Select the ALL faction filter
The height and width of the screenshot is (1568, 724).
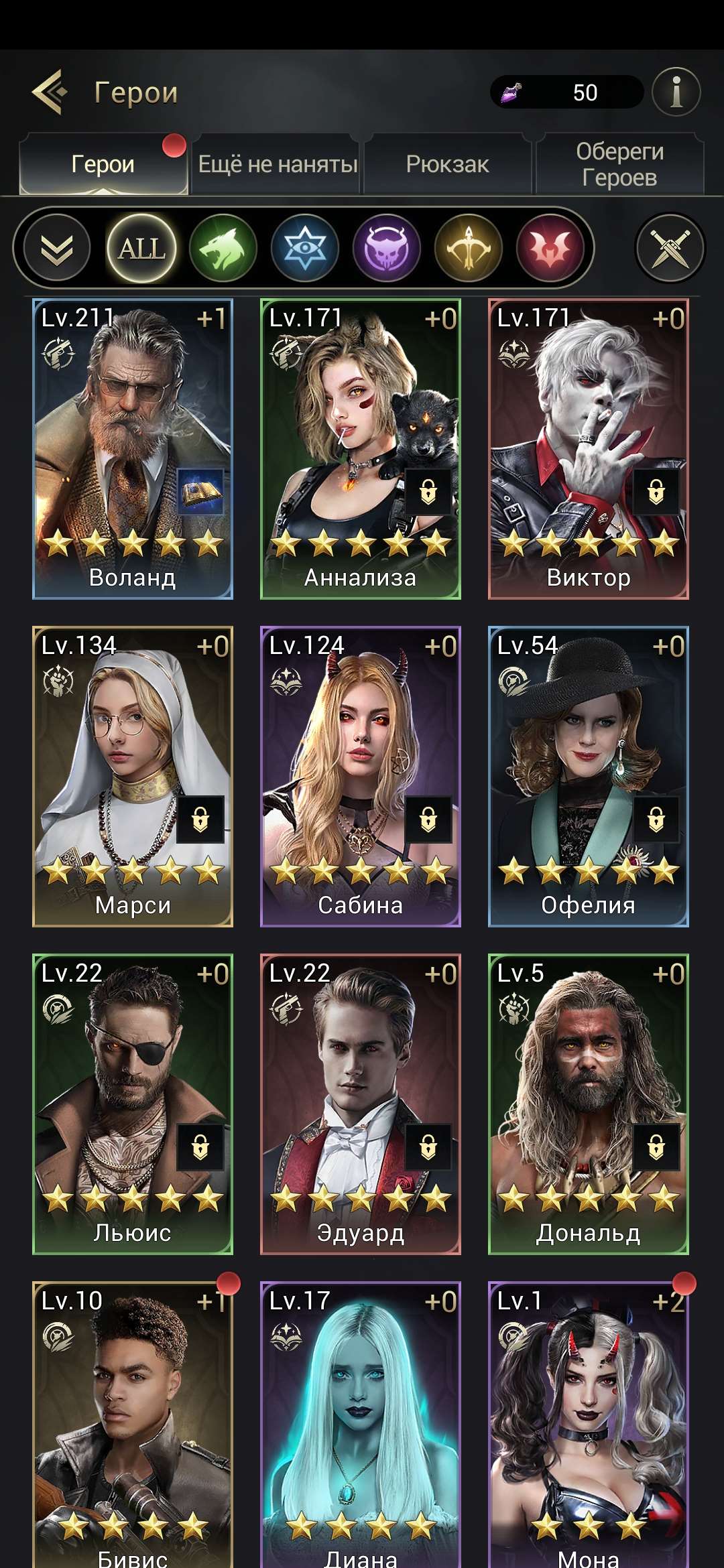pos(141,249)
